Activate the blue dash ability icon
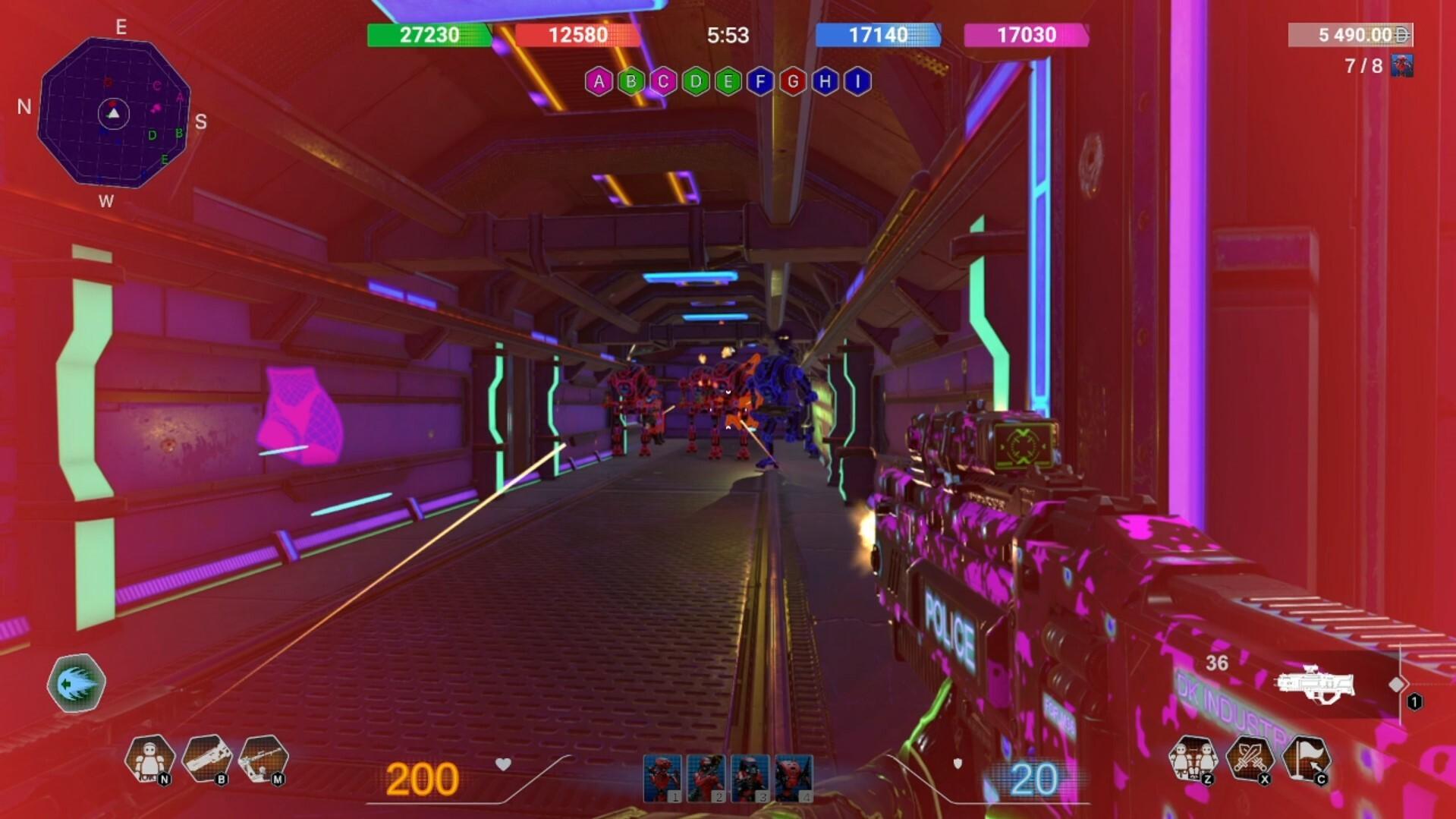1456x819 pixels. point(76,683)
